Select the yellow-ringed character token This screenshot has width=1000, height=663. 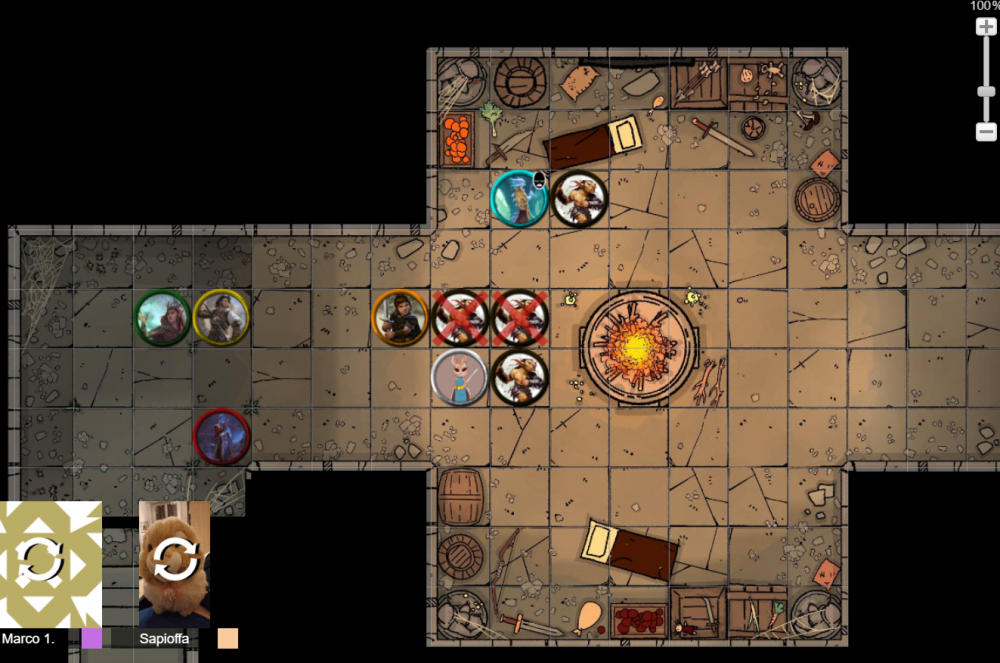(x=221, y=317)
